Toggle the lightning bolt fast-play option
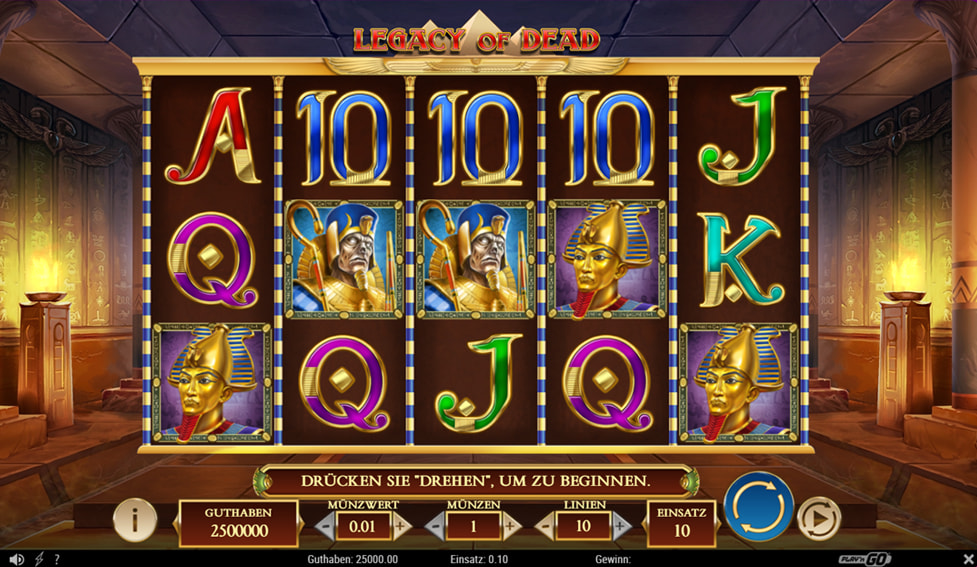The width and height of the screenshot is (977, 567). 39,559
